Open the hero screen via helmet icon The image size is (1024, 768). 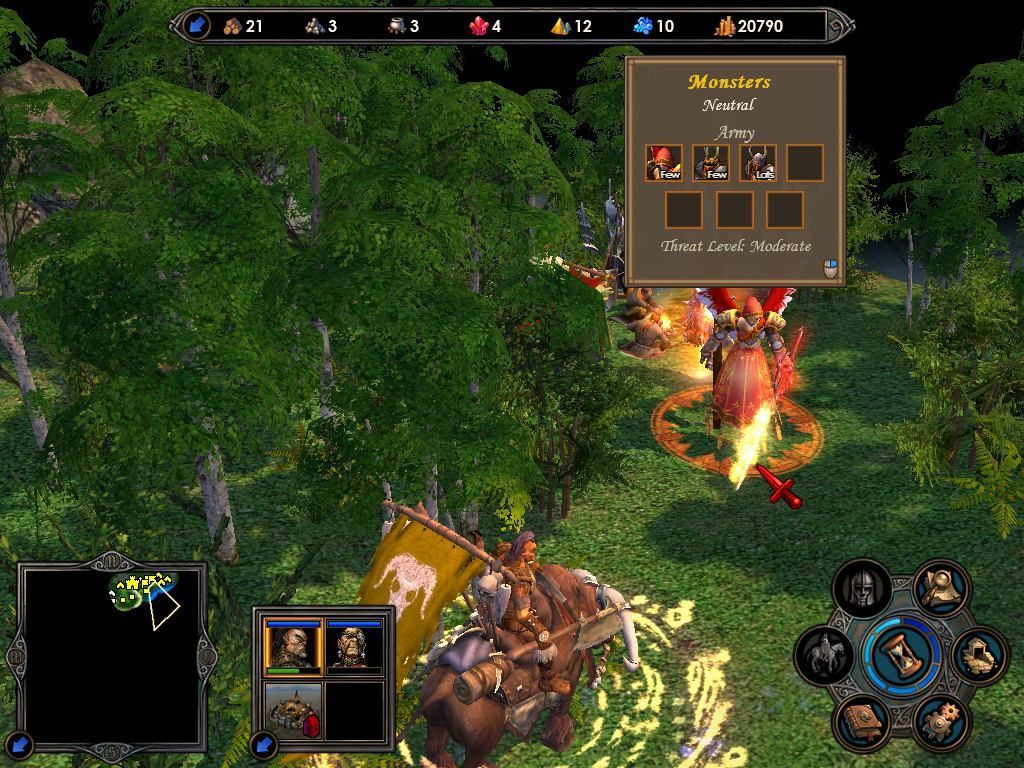pyautogui.click(x=862, y=590)
